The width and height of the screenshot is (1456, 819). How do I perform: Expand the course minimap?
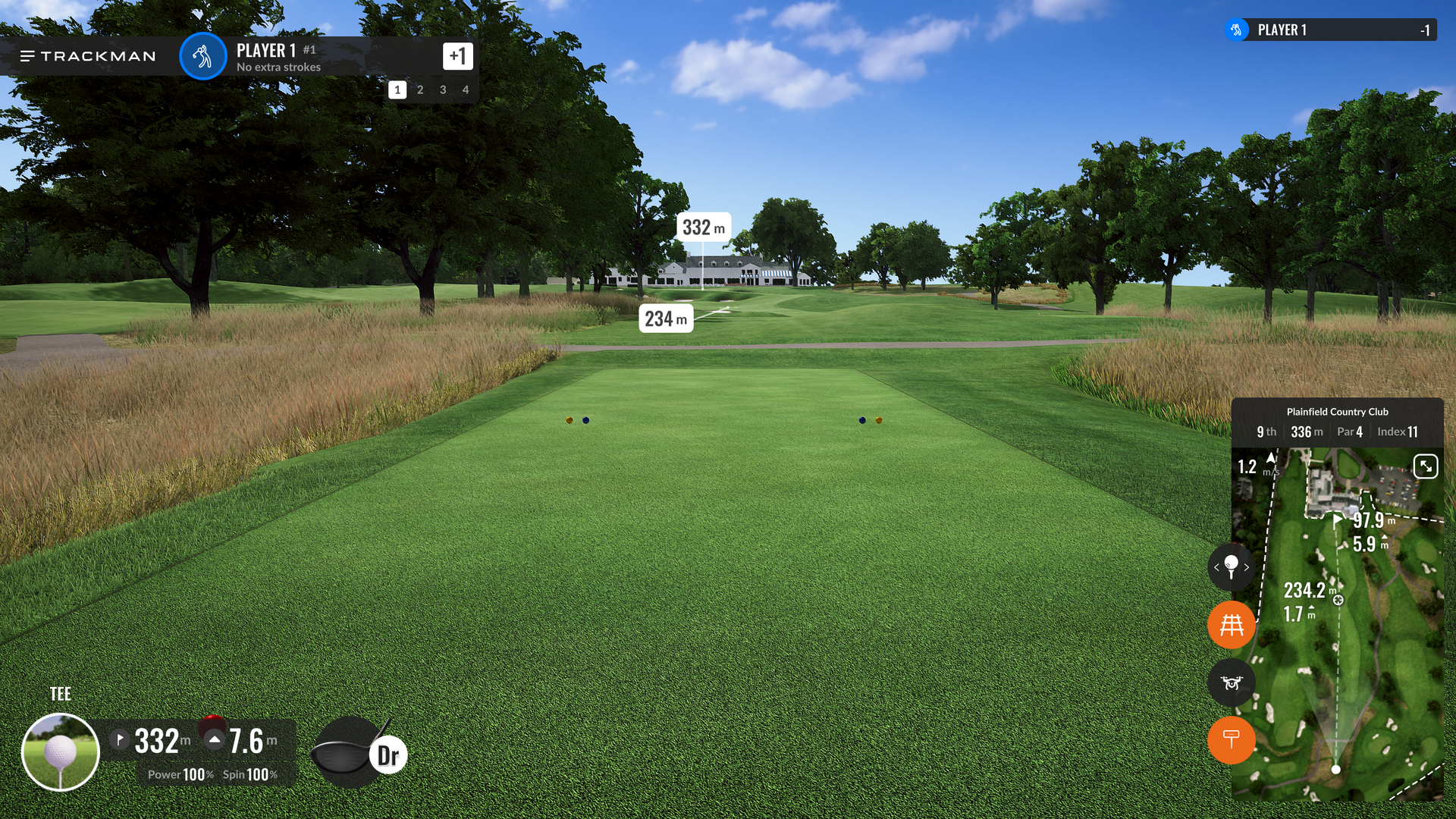pyautogui.click(x=1425, y=466)
